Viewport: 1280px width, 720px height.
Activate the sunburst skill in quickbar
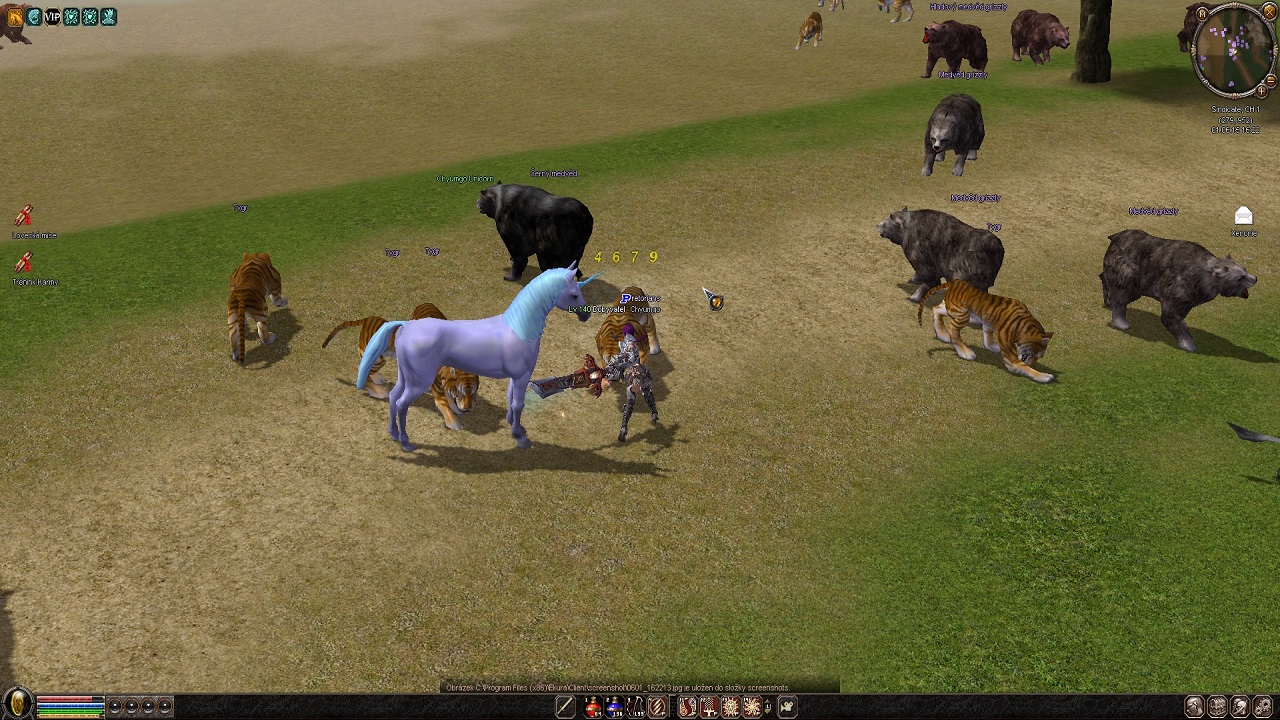pyautogui.click(x=751, y=708)
